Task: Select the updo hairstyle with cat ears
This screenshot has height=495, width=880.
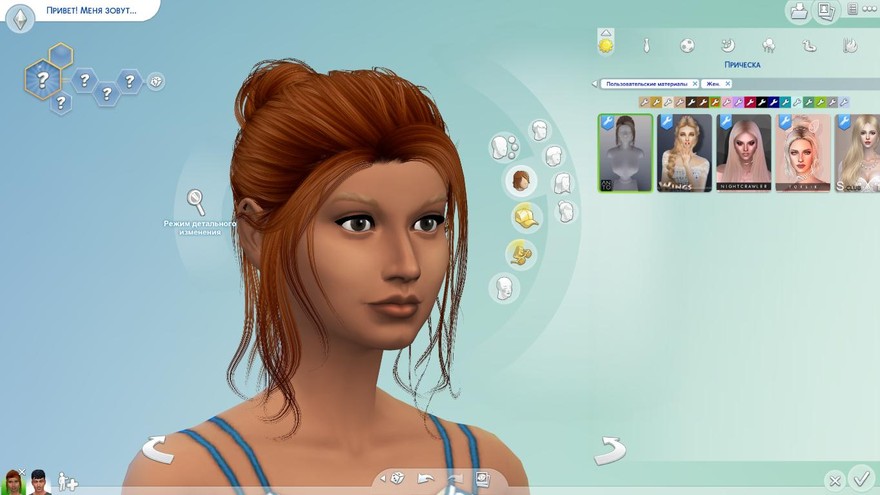Action: pos(803,153)
